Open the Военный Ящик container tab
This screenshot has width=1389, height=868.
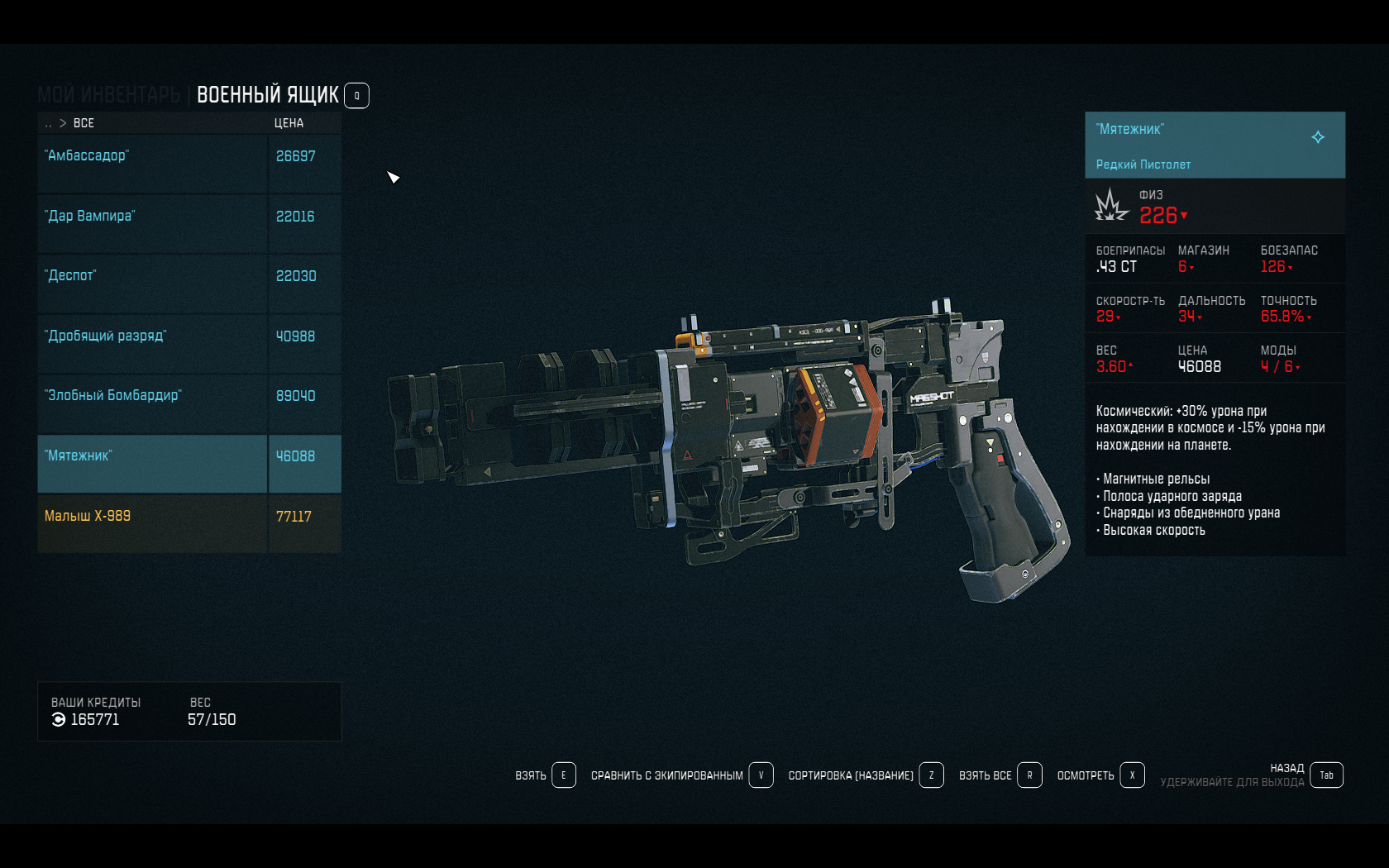tap(267, 95)
